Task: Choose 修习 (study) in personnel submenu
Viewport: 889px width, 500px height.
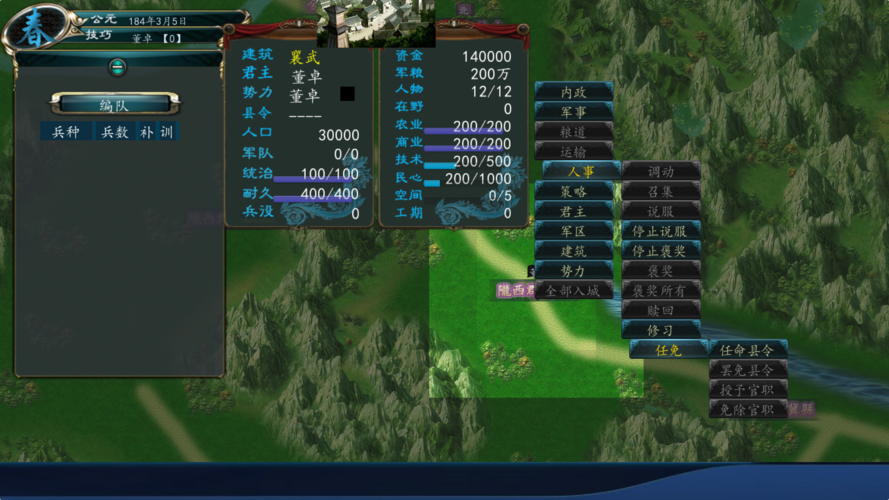Action: click(x=661, y=330)
